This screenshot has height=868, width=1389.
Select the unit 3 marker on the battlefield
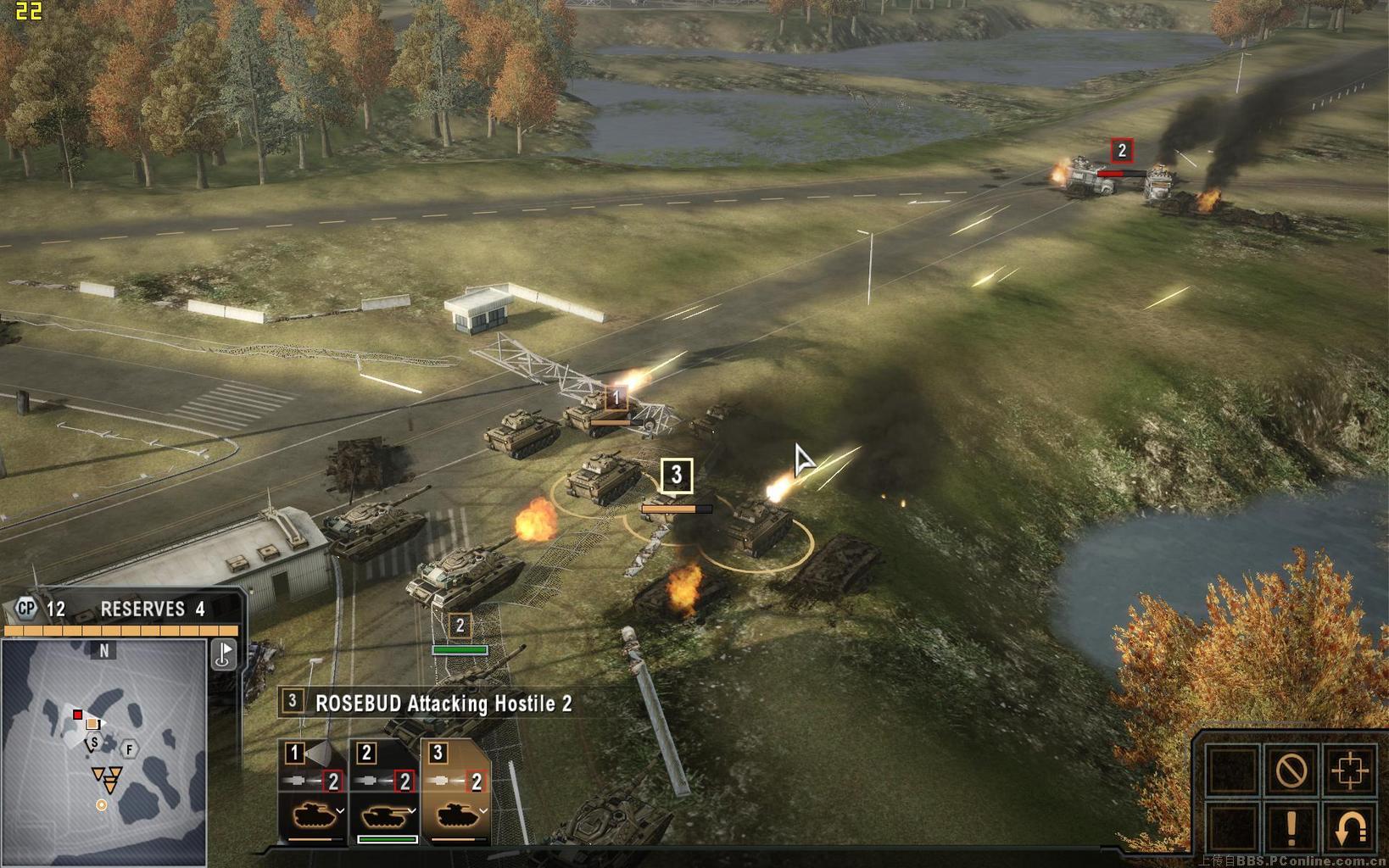click(x=676, y=476)
